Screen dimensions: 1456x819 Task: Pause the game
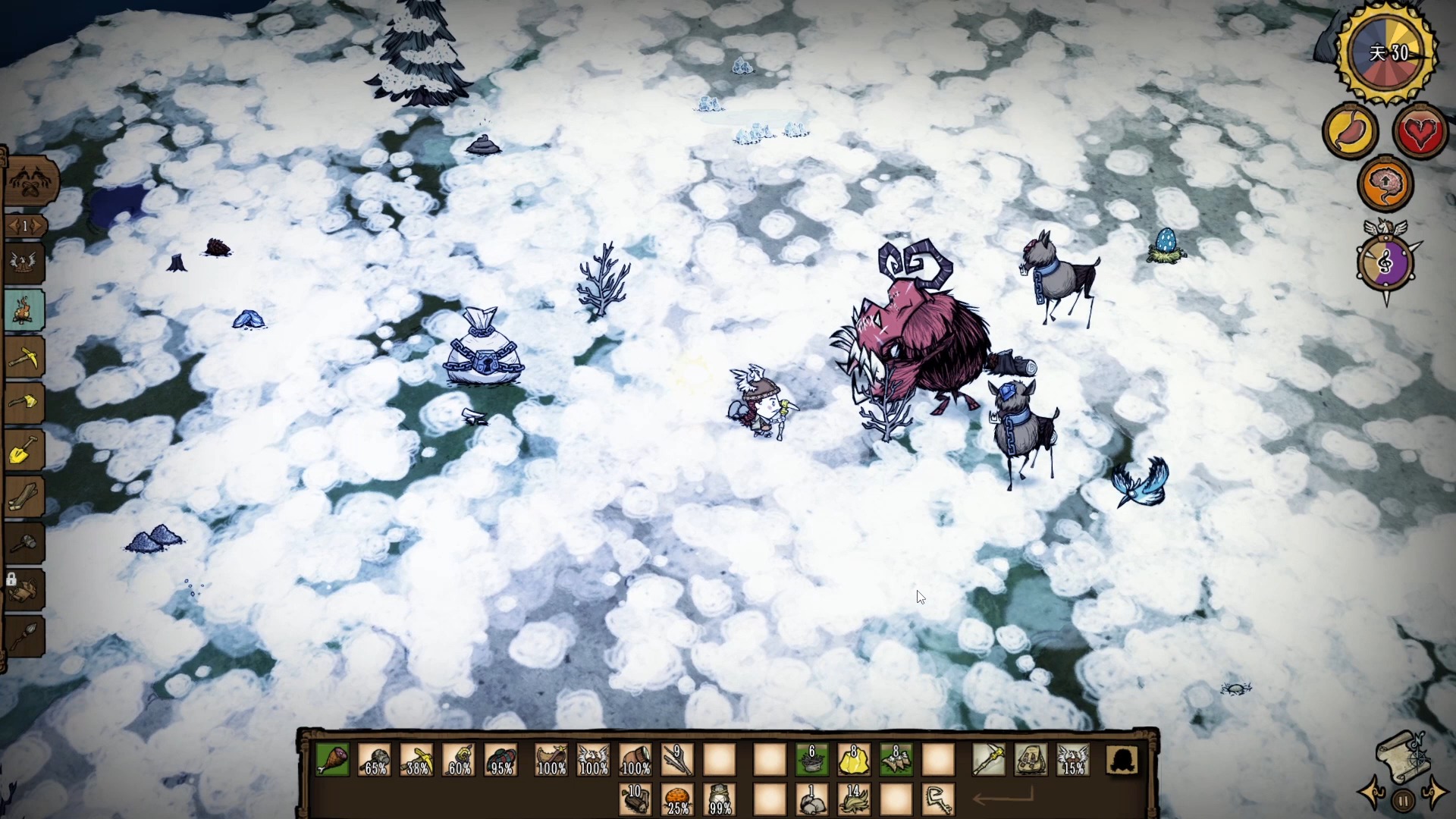1403,800
